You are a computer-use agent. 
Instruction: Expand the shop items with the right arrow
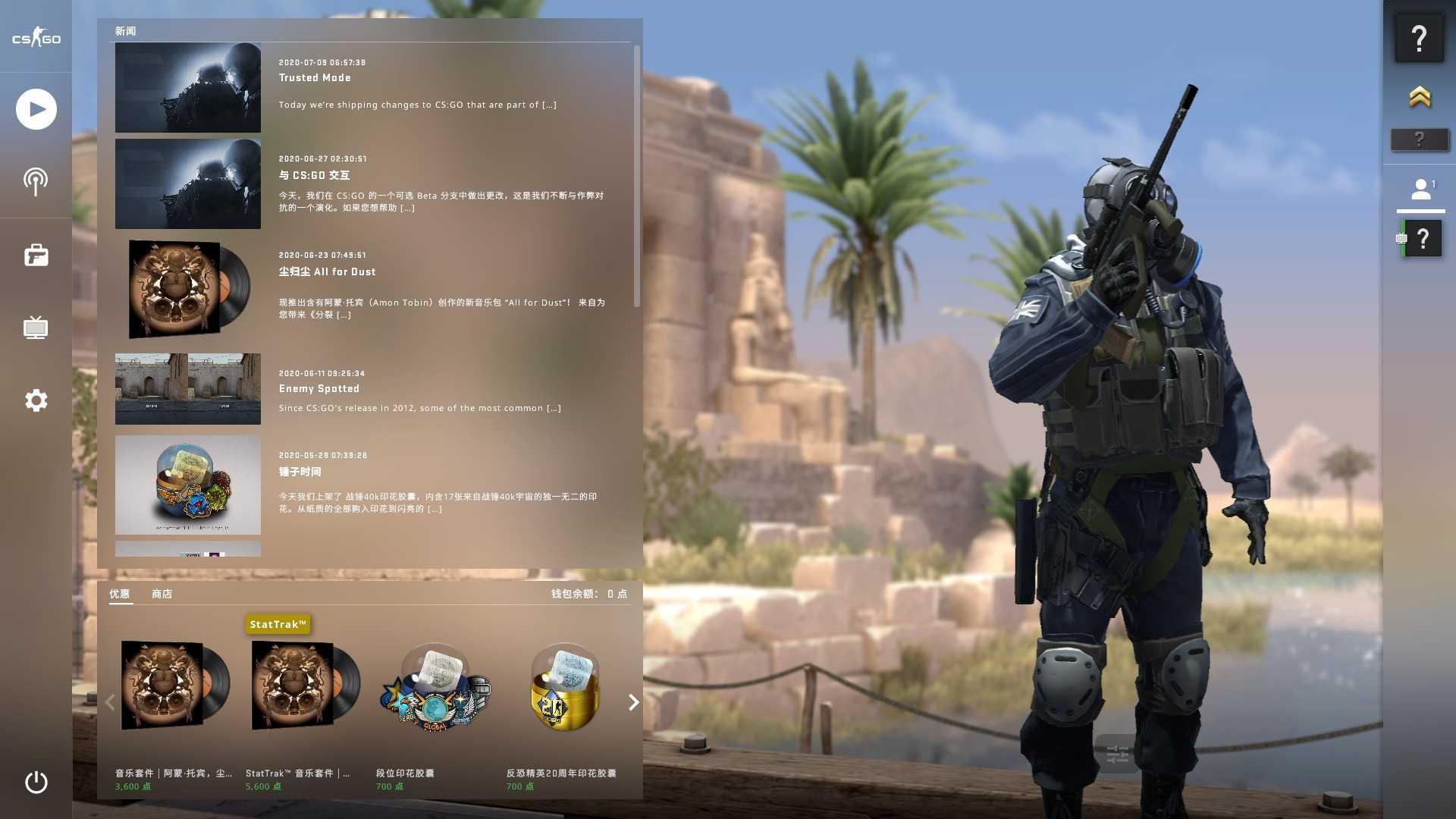click(633, 702)
